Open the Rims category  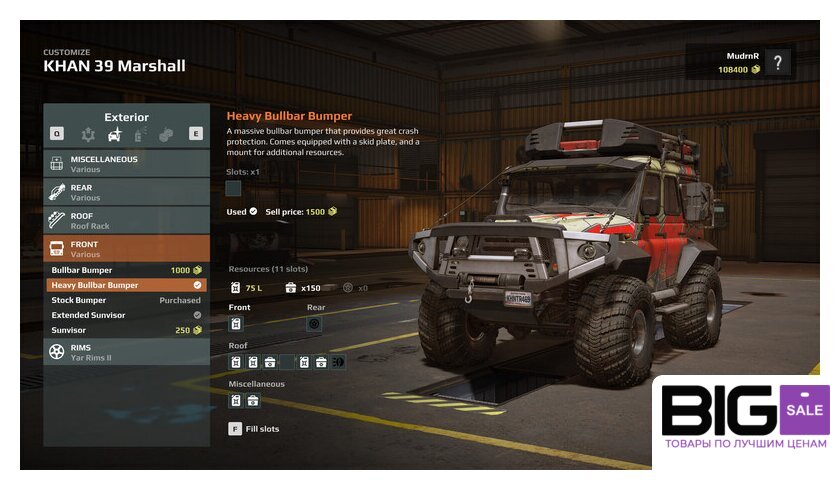(127, 352)
